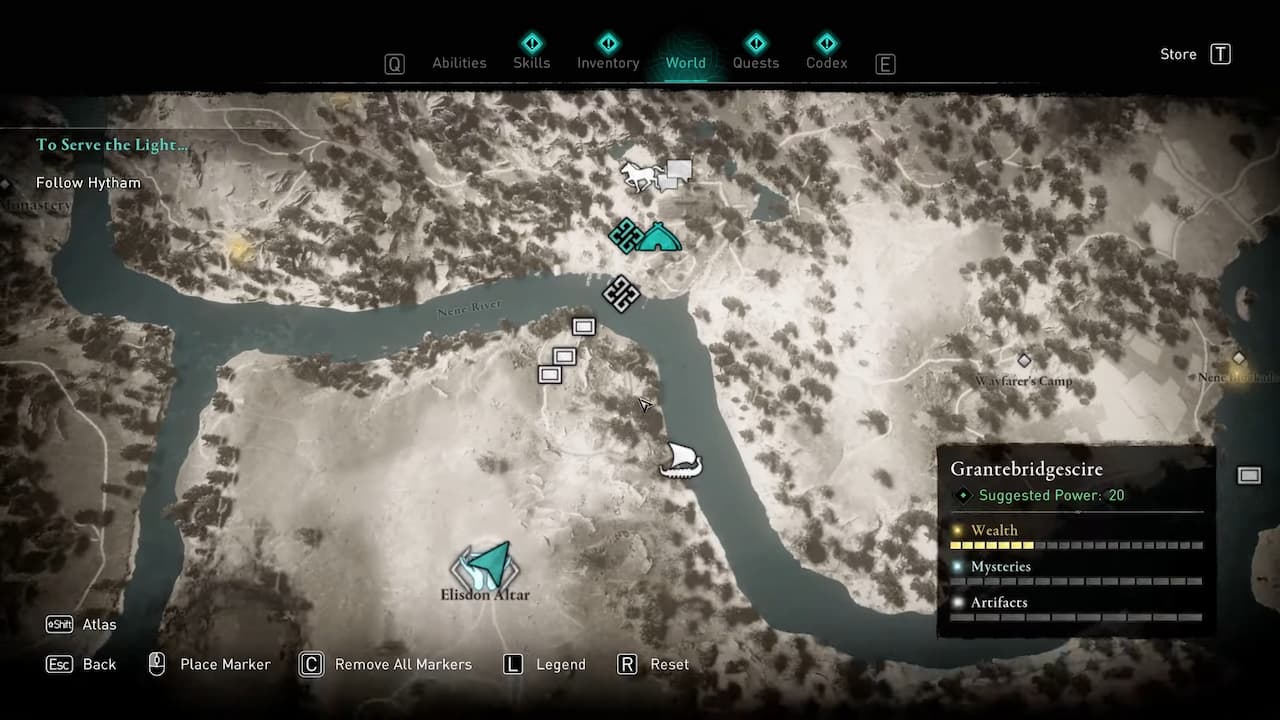Click the mystery diamond near Nene Hlaford
This screenshot has width=1280, height=720.
click(1239, 357)
